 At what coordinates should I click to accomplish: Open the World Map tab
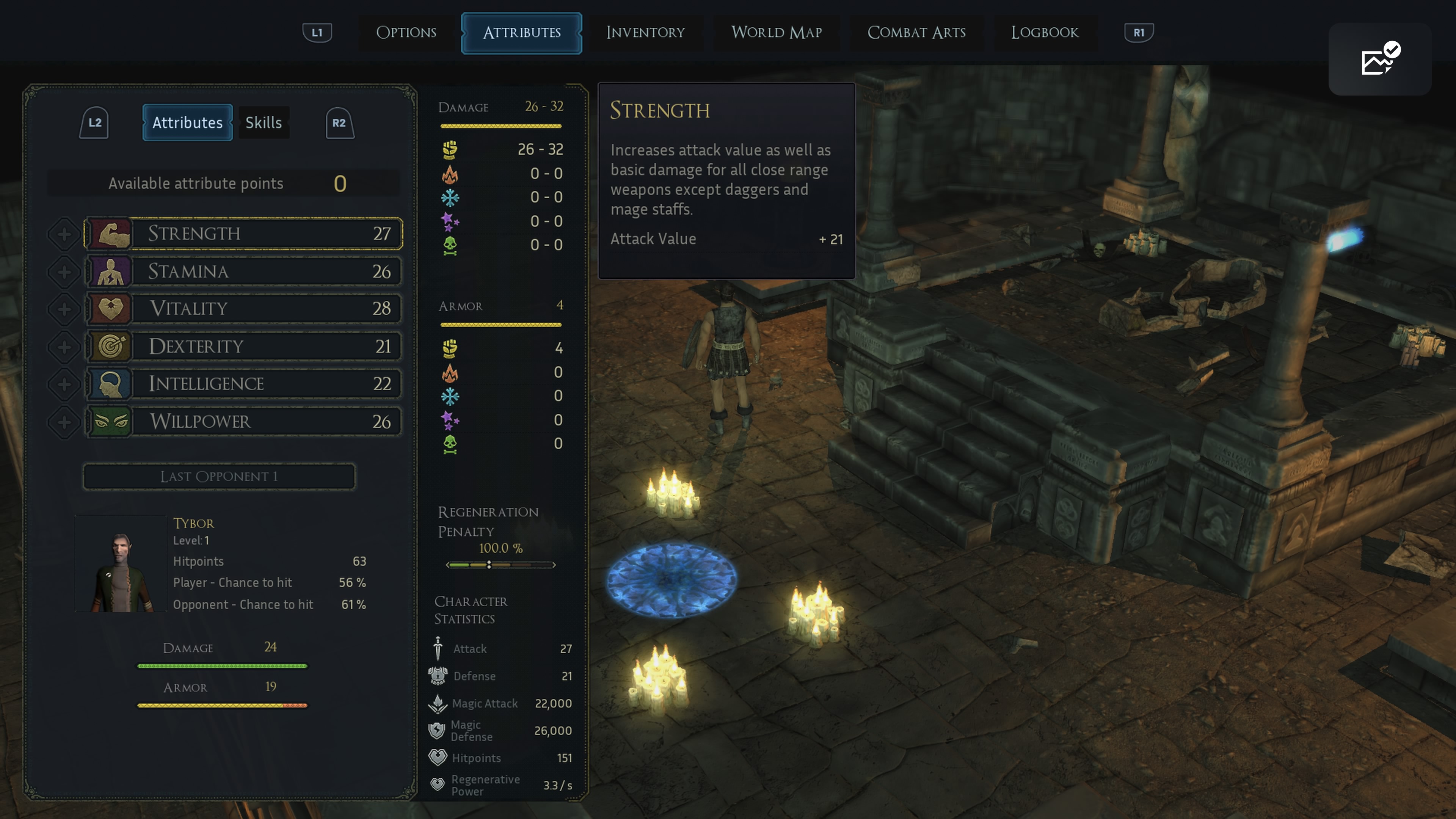[776, 33]
